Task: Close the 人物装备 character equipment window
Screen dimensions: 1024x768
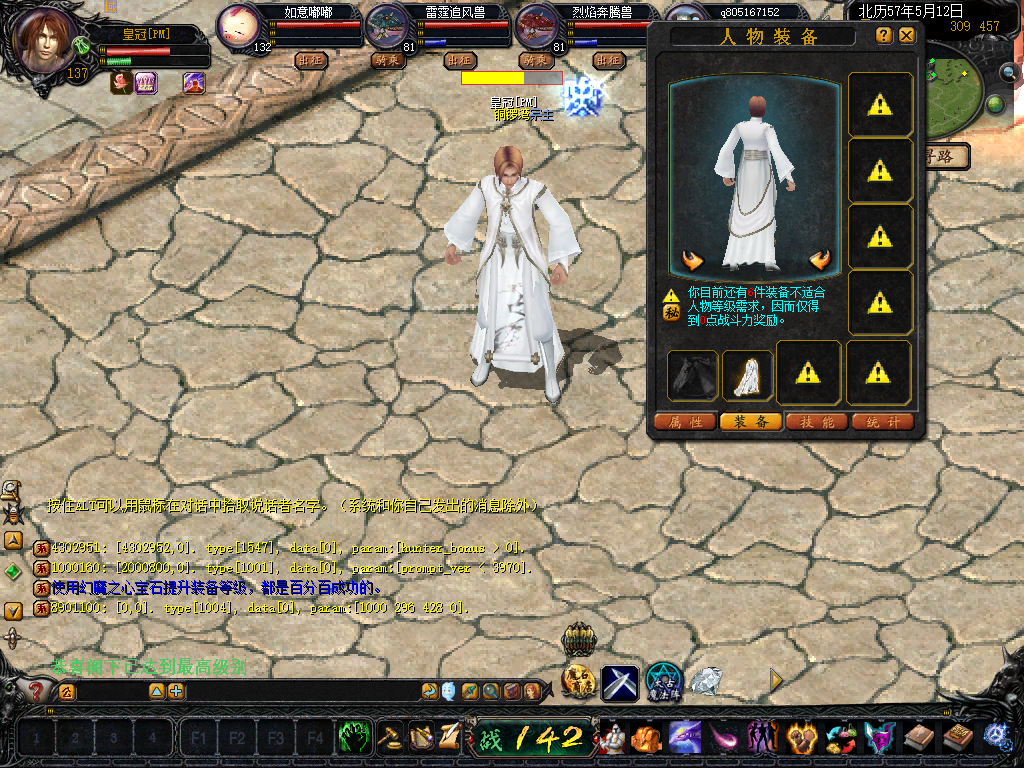Action: point(907,35)
